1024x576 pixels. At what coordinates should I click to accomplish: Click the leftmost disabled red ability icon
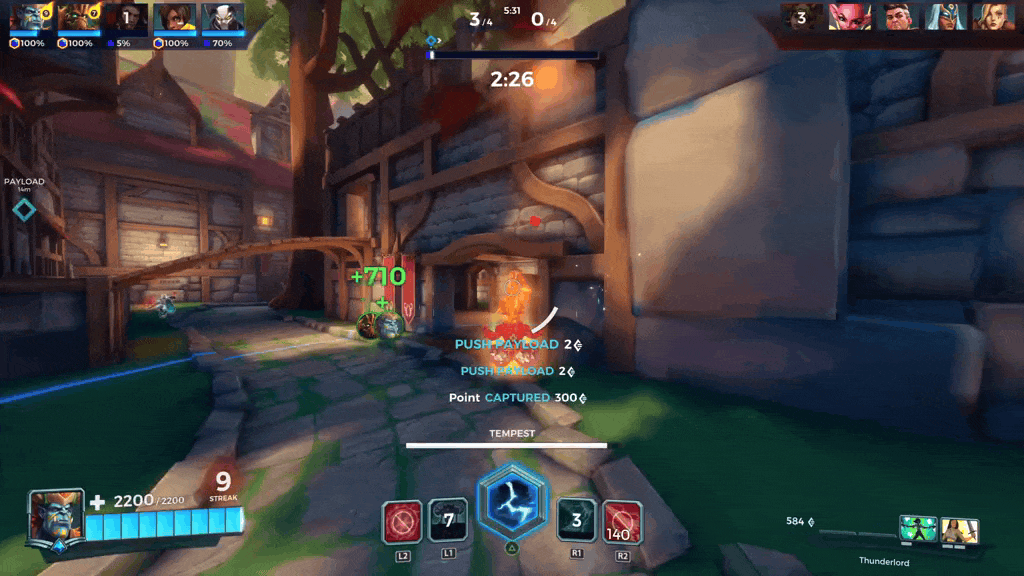(x=402, y=522)
